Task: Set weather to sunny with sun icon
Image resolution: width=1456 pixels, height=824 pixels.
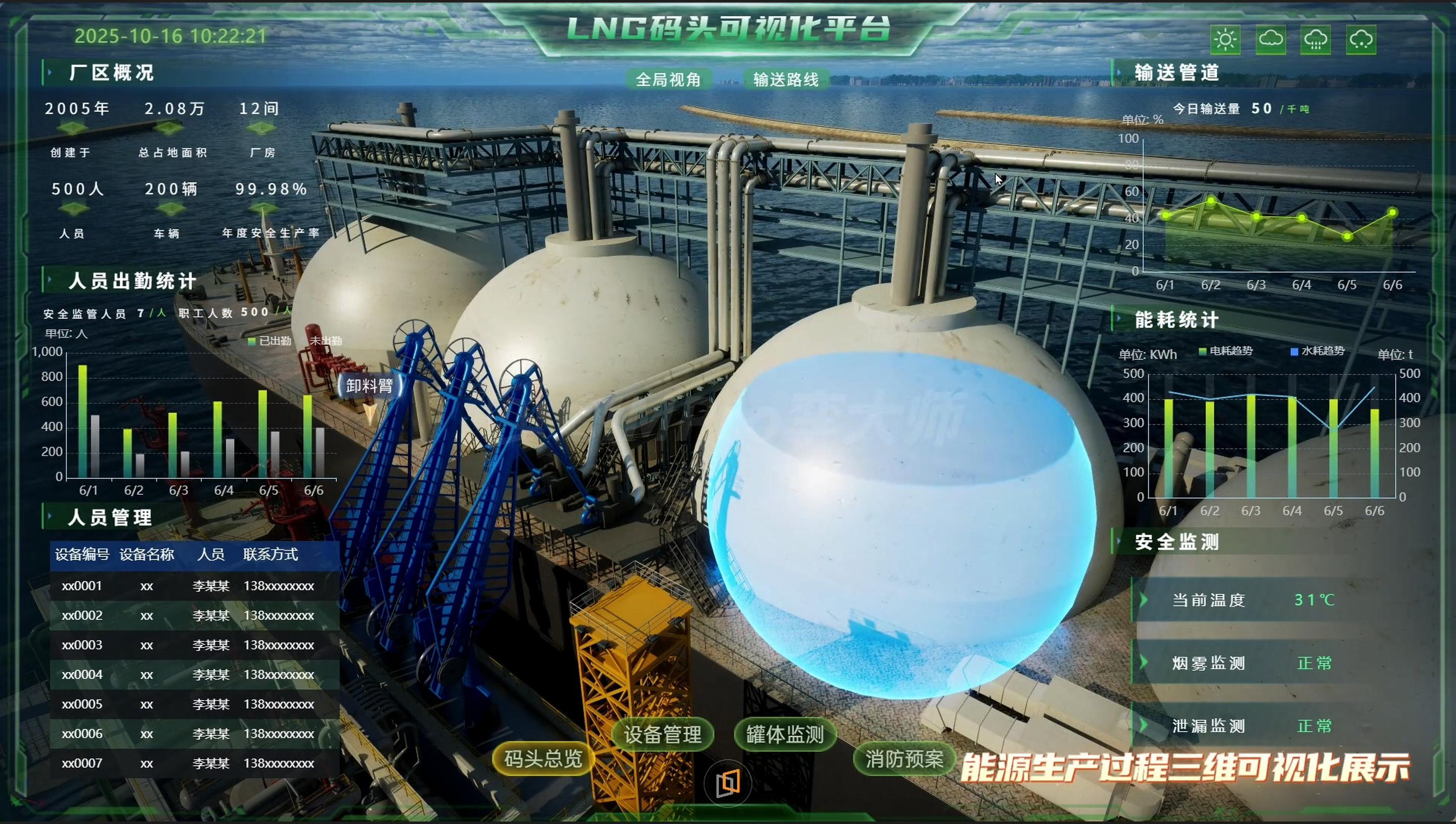Action: (x=1225, y=39)
